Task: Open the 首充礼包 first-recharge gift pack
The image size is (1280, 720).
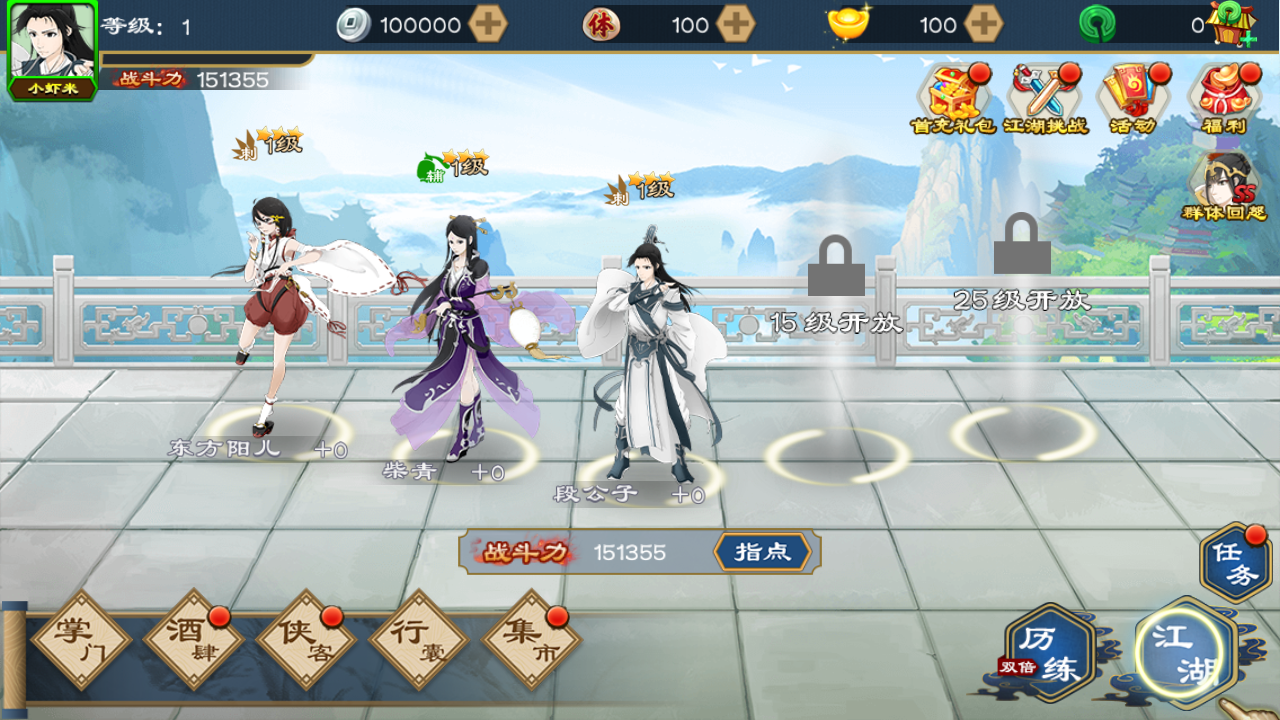Action: click(x=952, y=96)
